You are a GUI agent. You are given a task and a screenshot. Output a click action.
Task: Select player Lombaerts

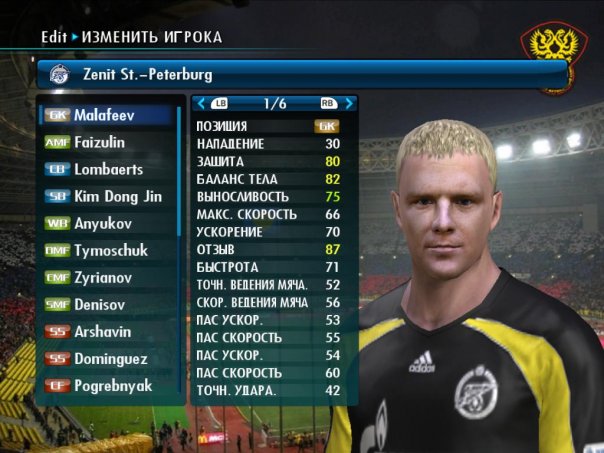(108, 169)
